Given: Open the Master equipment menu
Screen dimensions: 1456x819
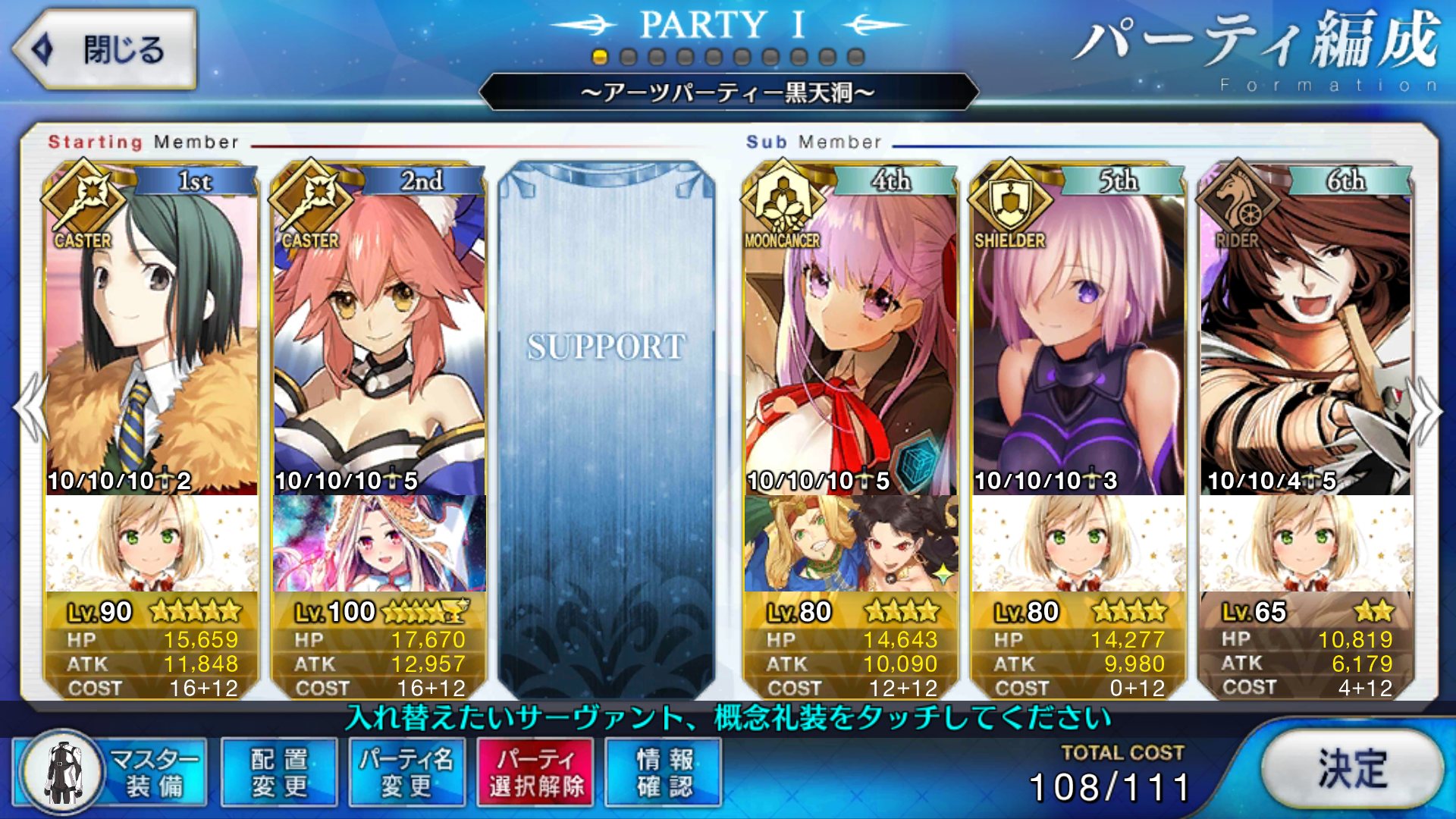Looking at the screenshot, I should (x=111, y=773).
